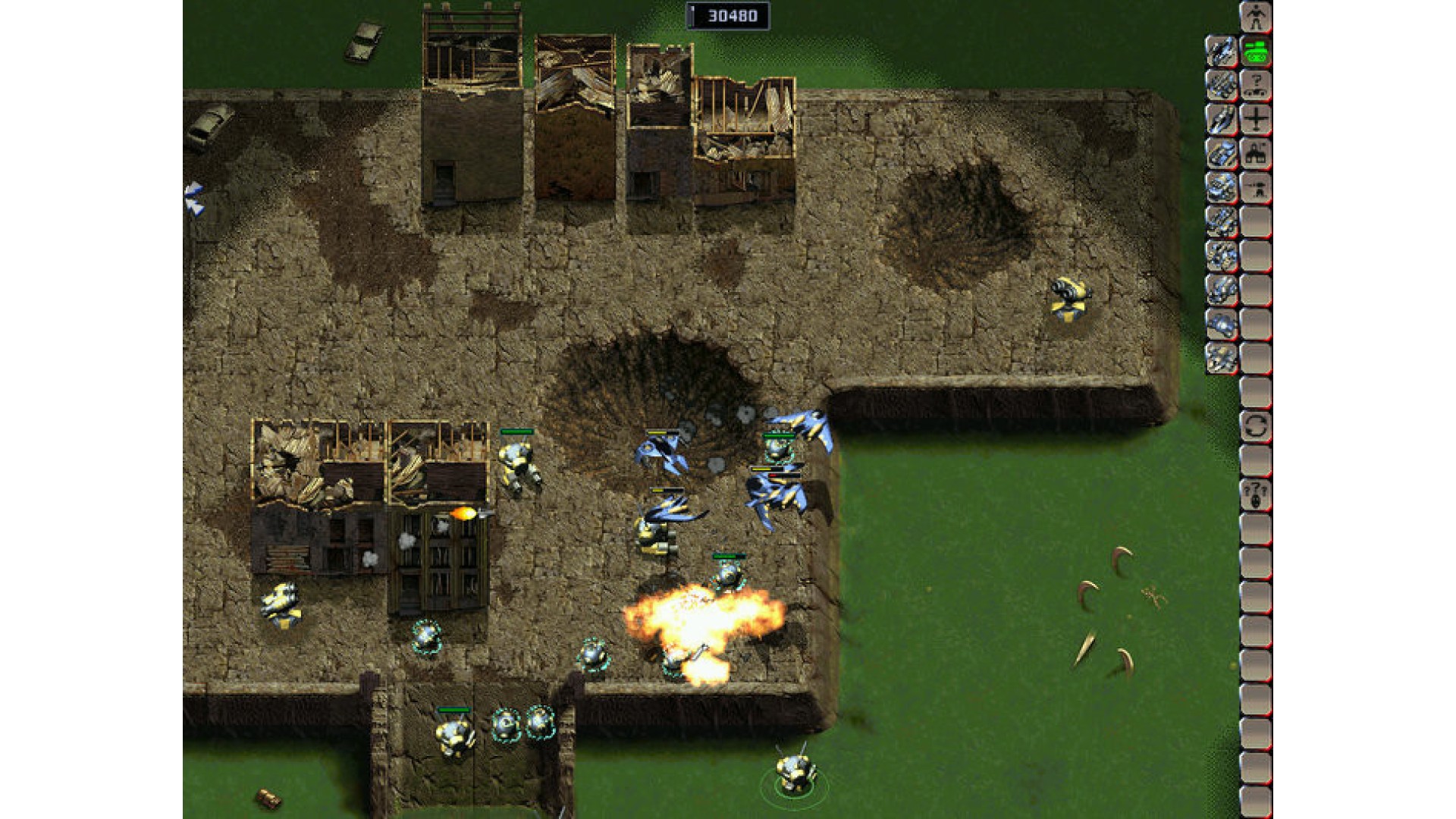Open the buildings construction category
This screenshot has width=1456, height=819.
click(x=1256, y=153)
